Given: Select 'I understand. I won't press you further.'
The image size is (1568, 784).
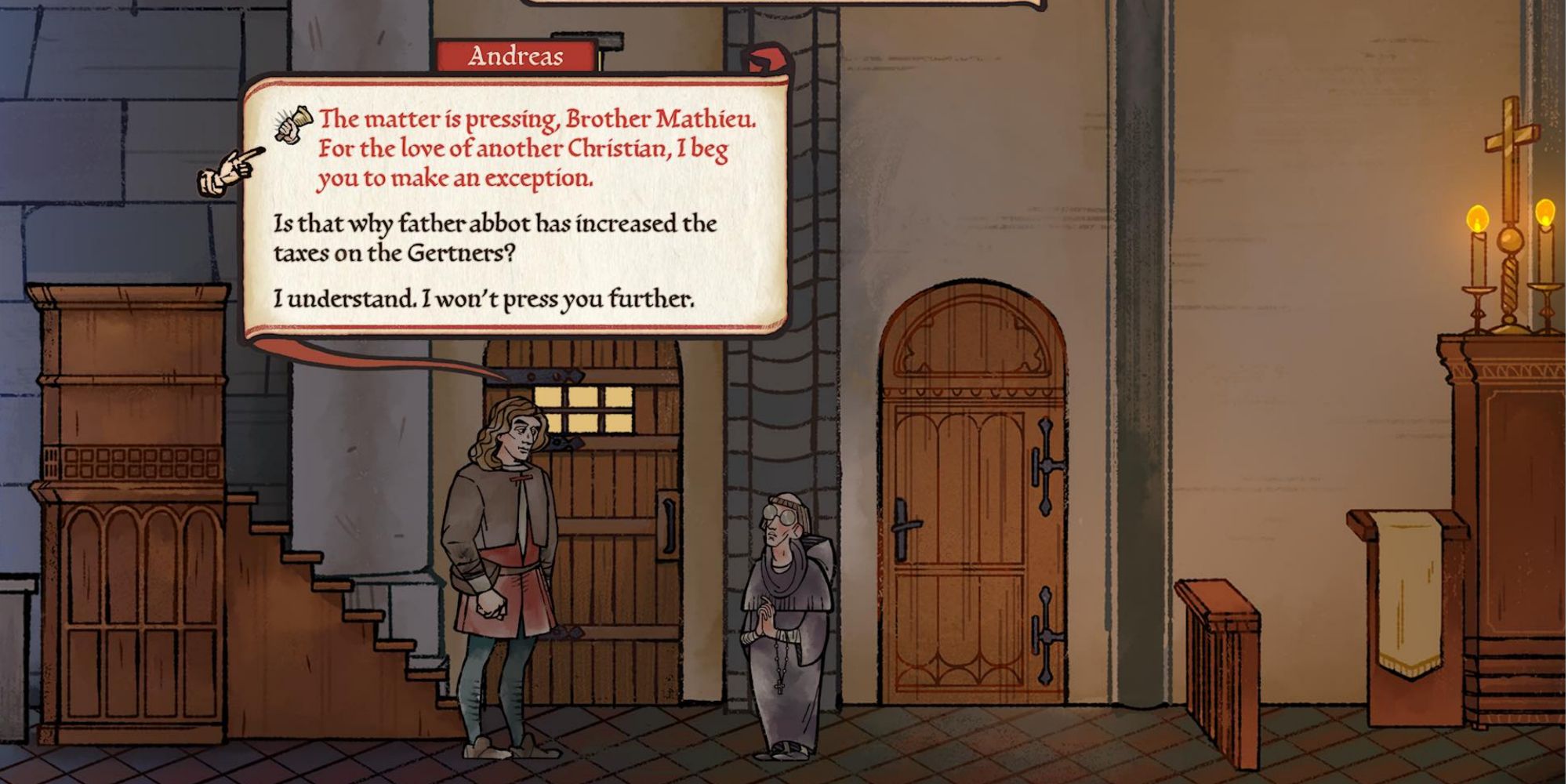Looking at the screenshot, I should point(482,297).
